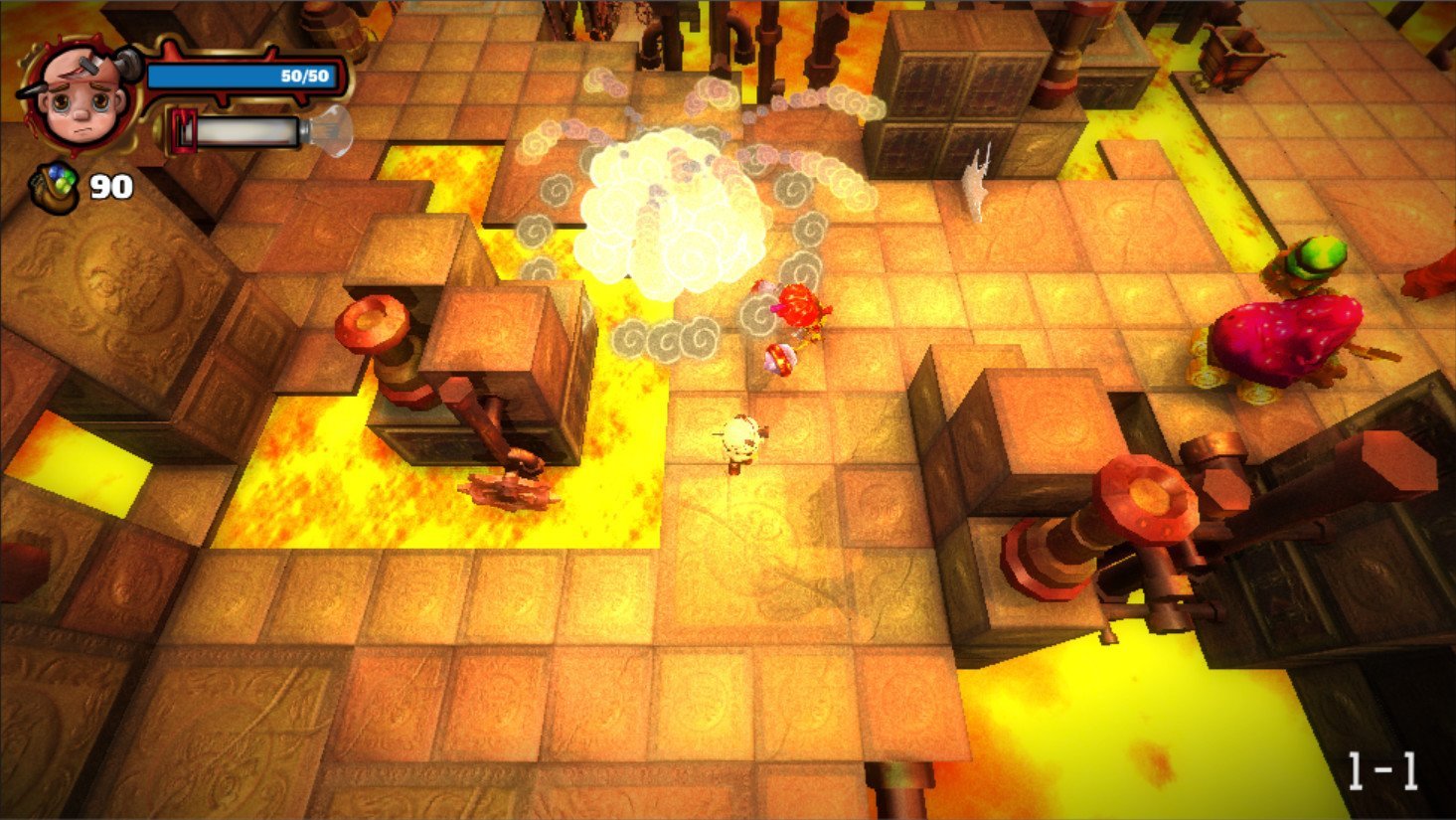Select the gem bag currency icon
This screenshot has height=820, width=1456.
[x=56, y=186]
